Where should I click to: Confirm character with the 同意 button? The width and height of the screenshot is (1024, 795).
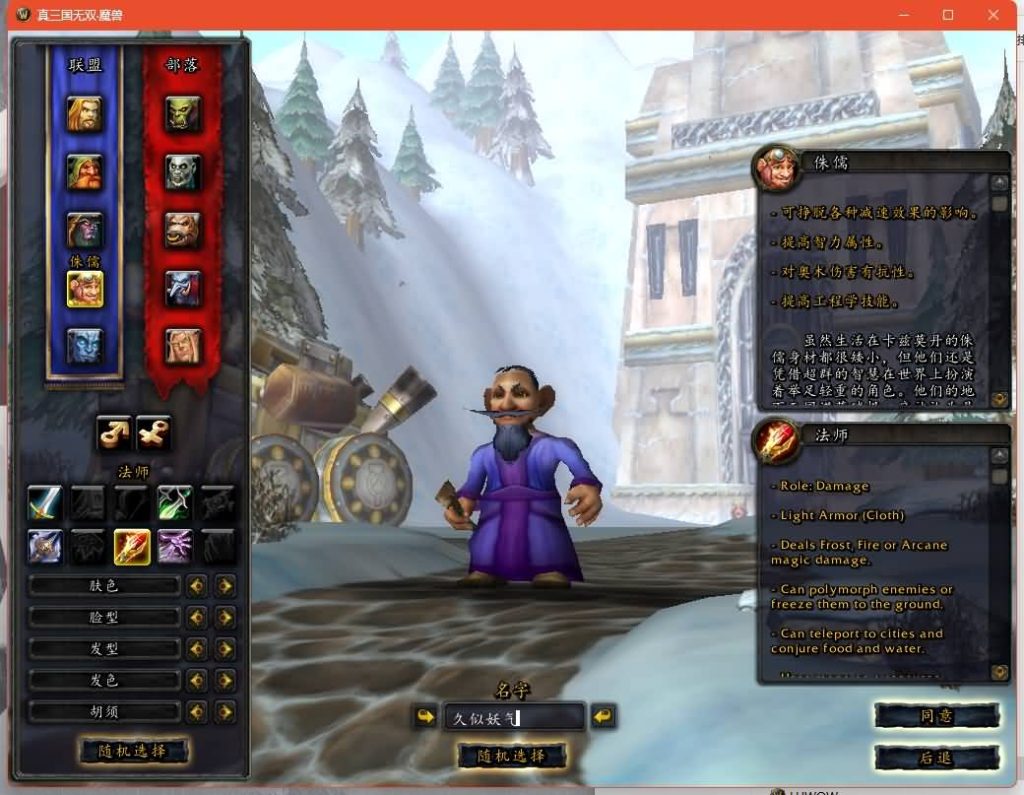(x=936, y=716)
